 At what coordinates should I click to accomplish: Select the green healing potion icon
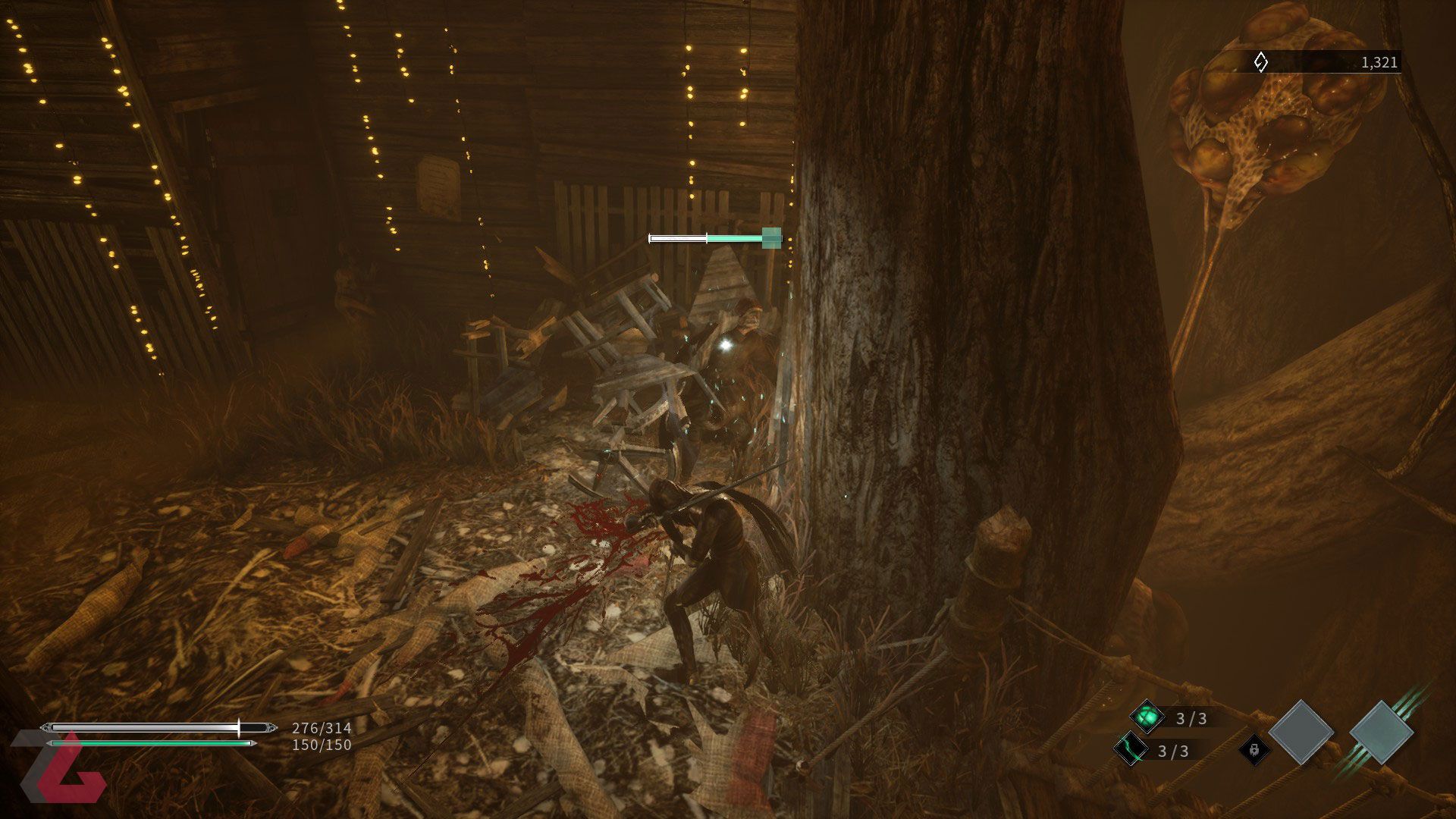point(1147,717)
